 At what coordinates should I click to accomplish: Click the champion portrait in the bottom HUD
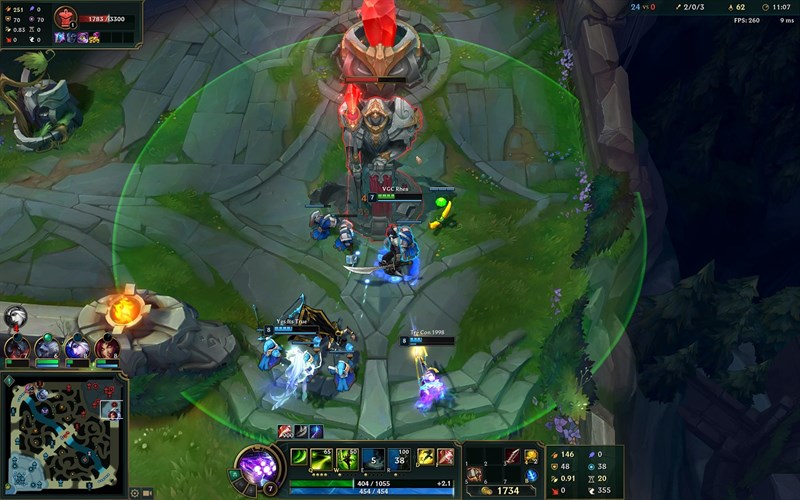[254, 466]
